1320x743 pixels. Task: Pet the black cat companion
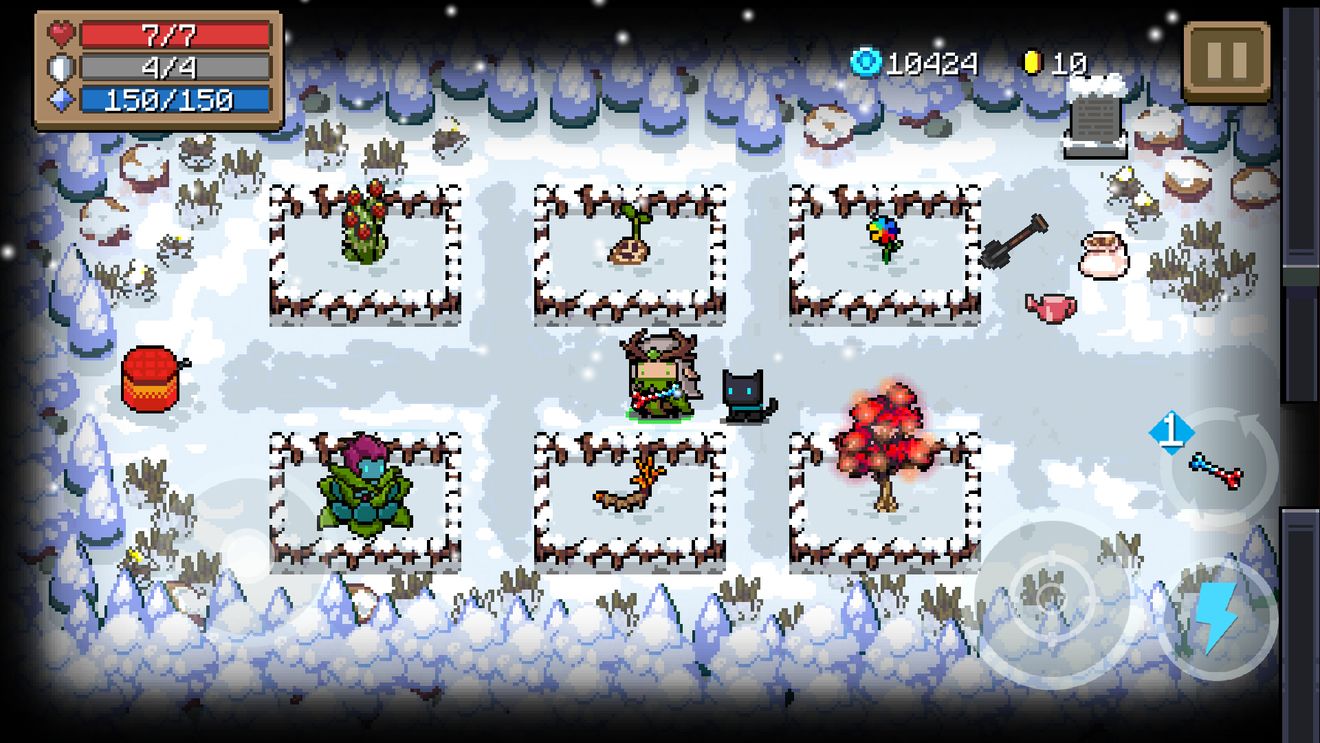740,395
